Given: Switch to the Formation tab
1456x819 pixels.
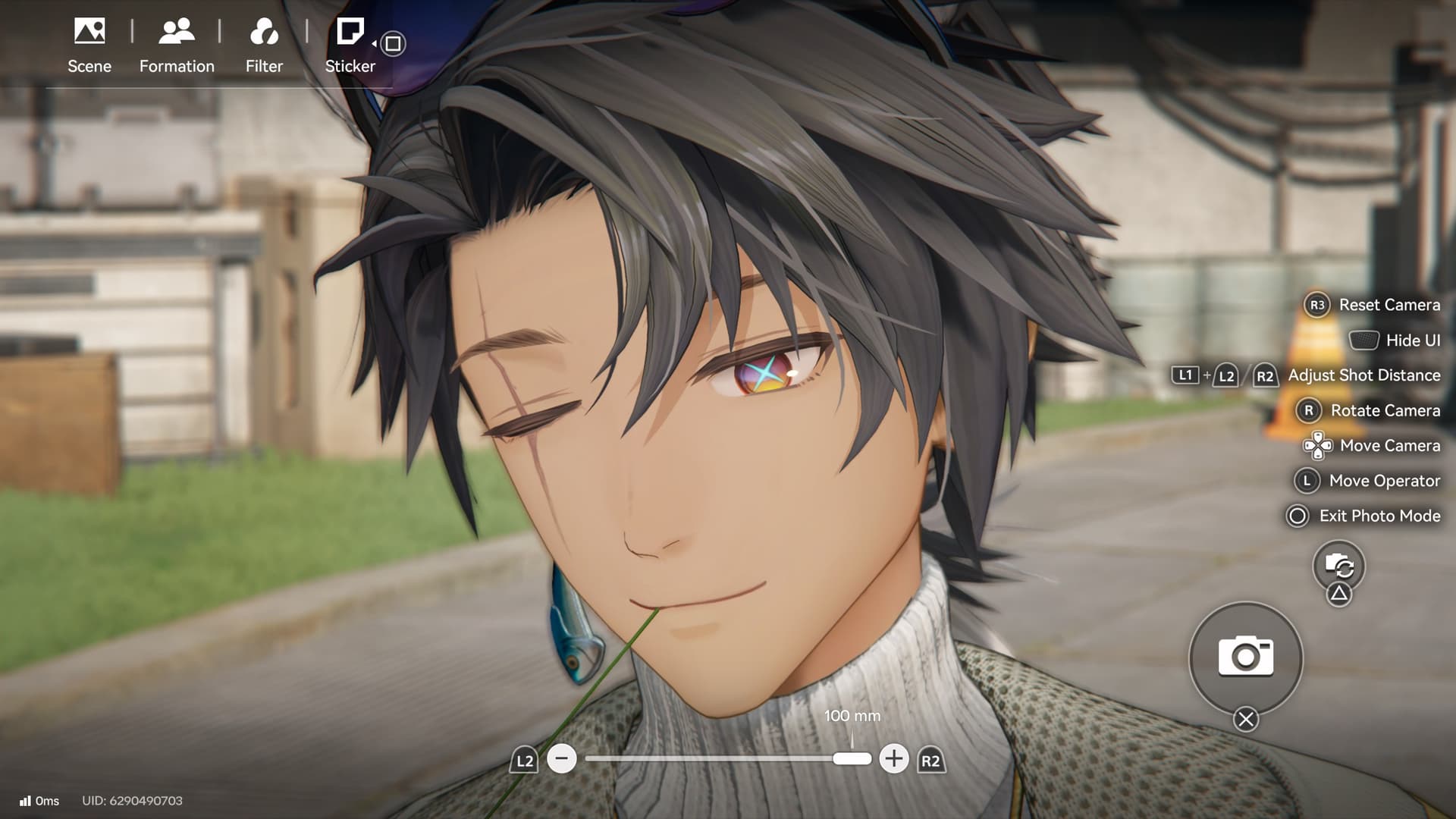Looking at the screenshot, I should [x=177, y=45].
